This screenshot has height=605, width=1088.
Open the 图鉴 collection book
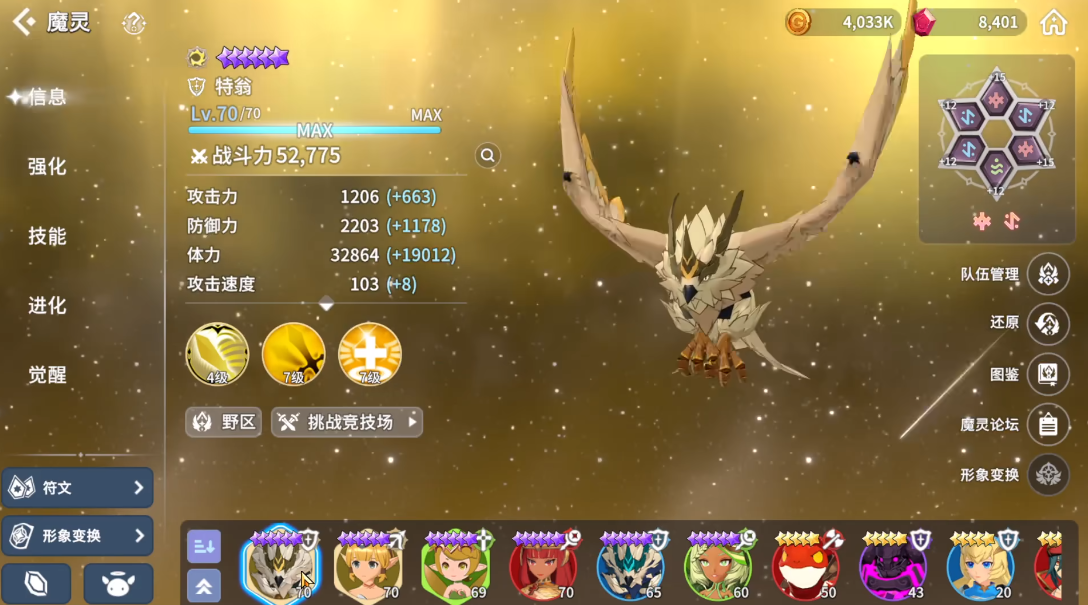click(x=1047, y=374)
